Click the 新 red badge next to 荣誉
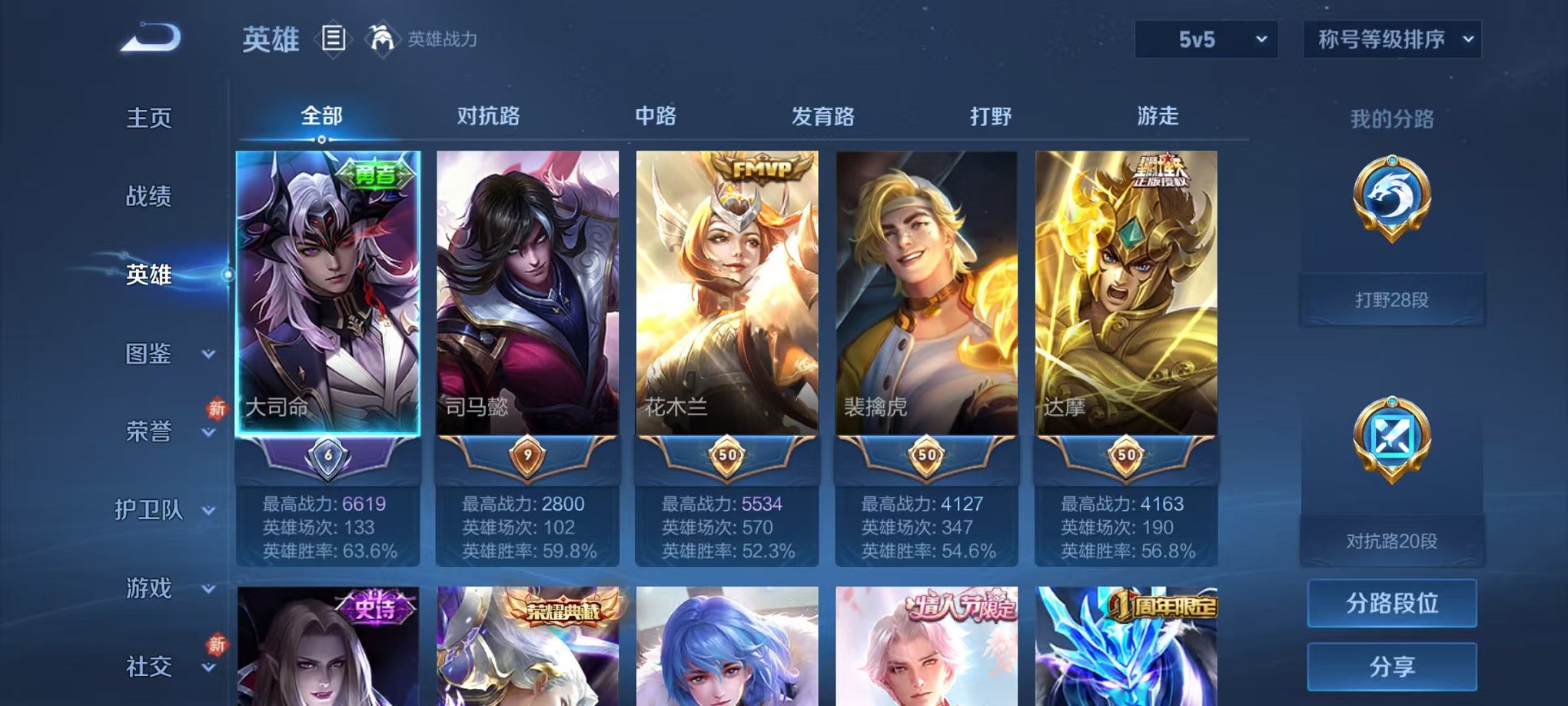This screenshot has width=1568, height=706. point(214,409)
